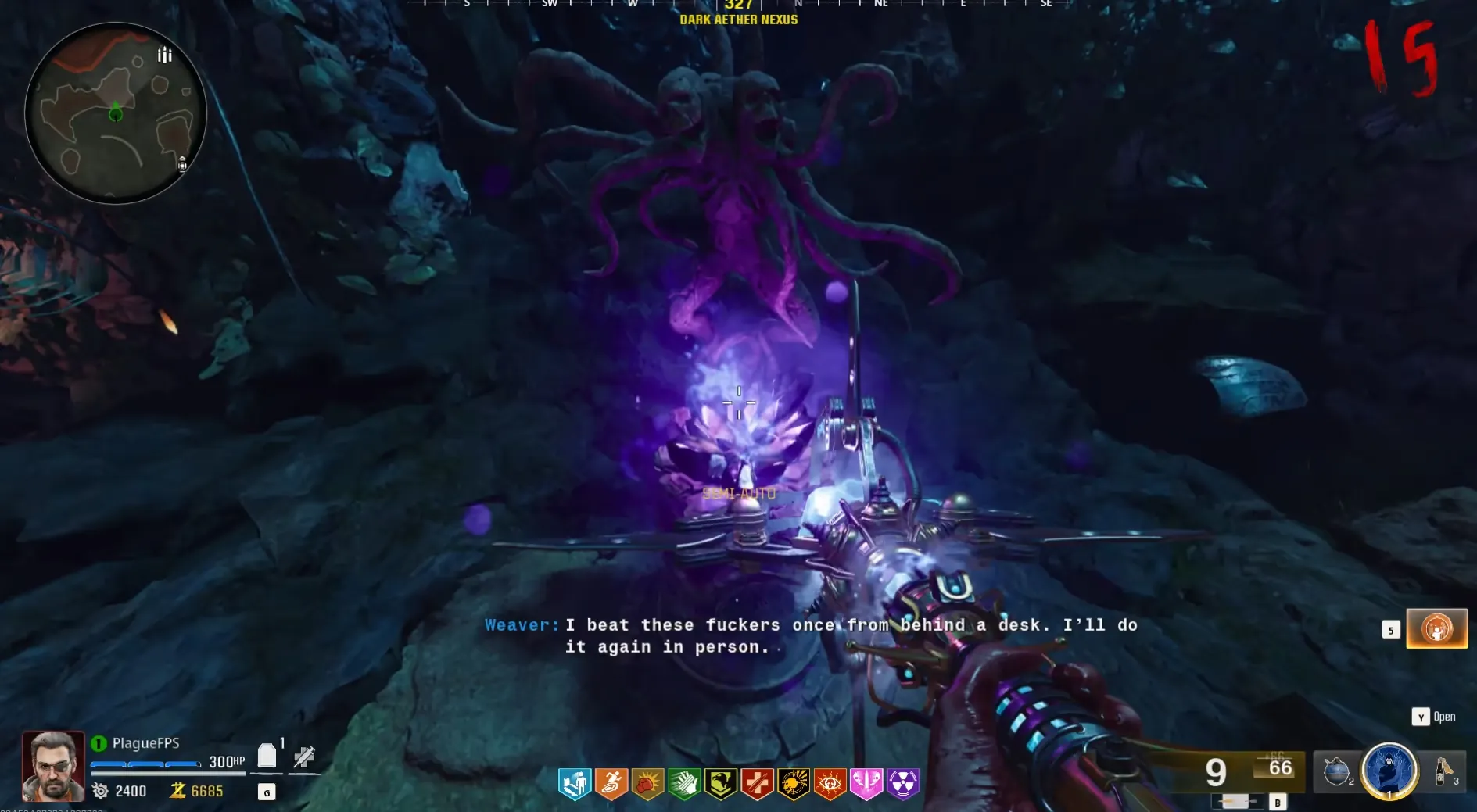Activate the orange GobbleGum slot
The width and height of the screenshot is (1477, 812).
(x=1436, y=629)
